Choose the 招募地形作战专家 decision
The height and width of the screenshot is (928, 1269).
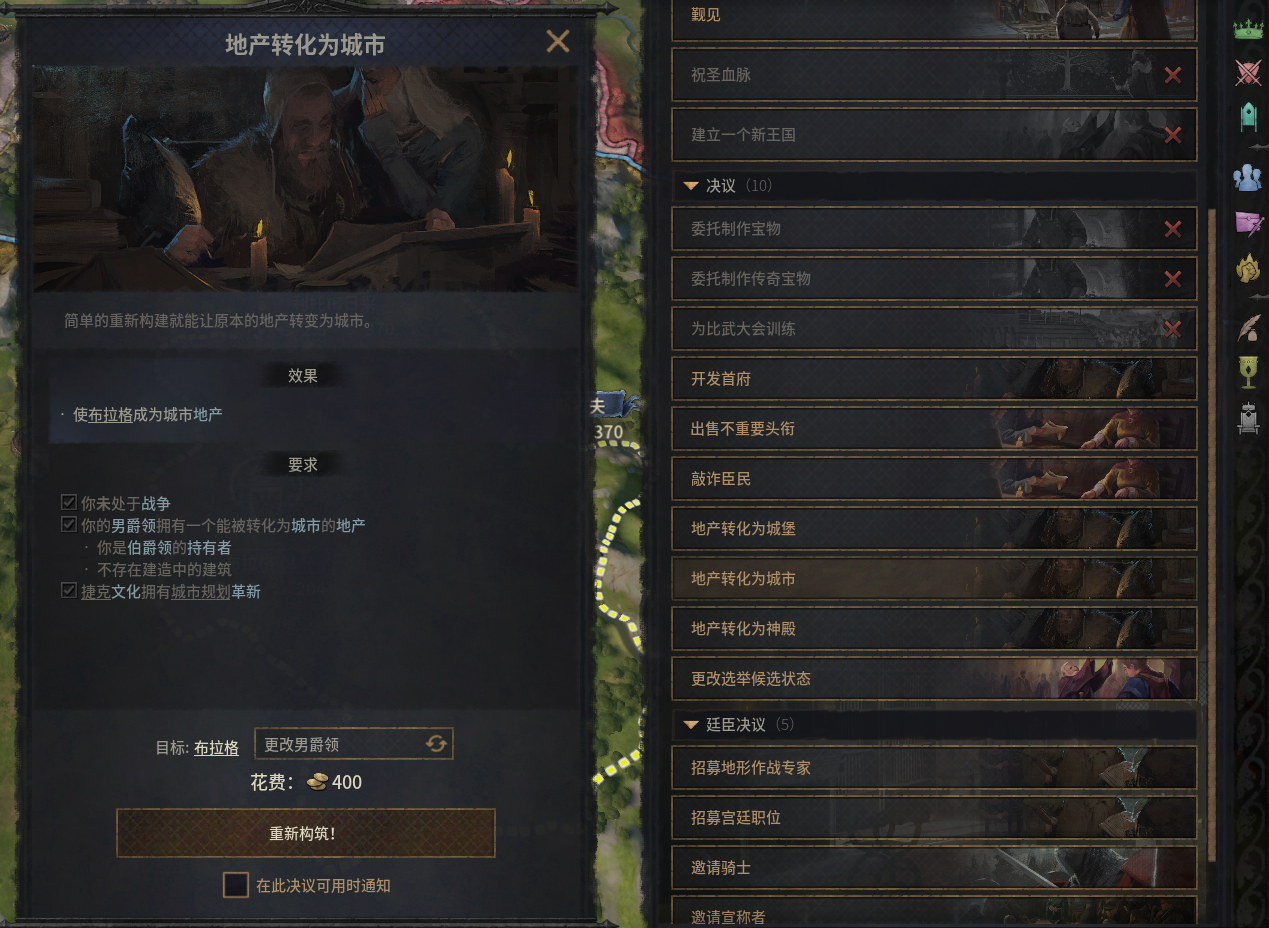933,768
